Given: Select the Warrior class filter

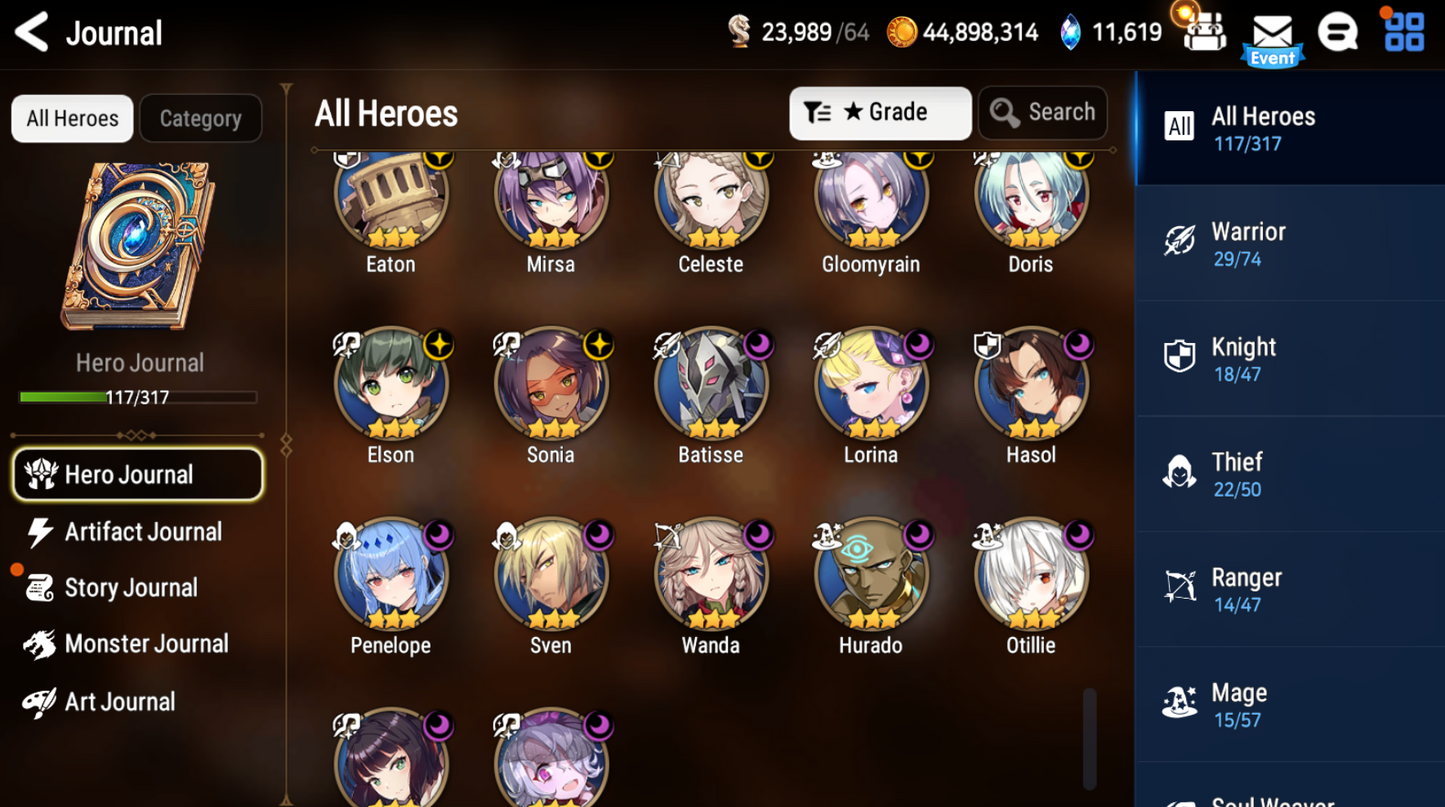Looking at the screenshot, I should tap(1290, 243).
